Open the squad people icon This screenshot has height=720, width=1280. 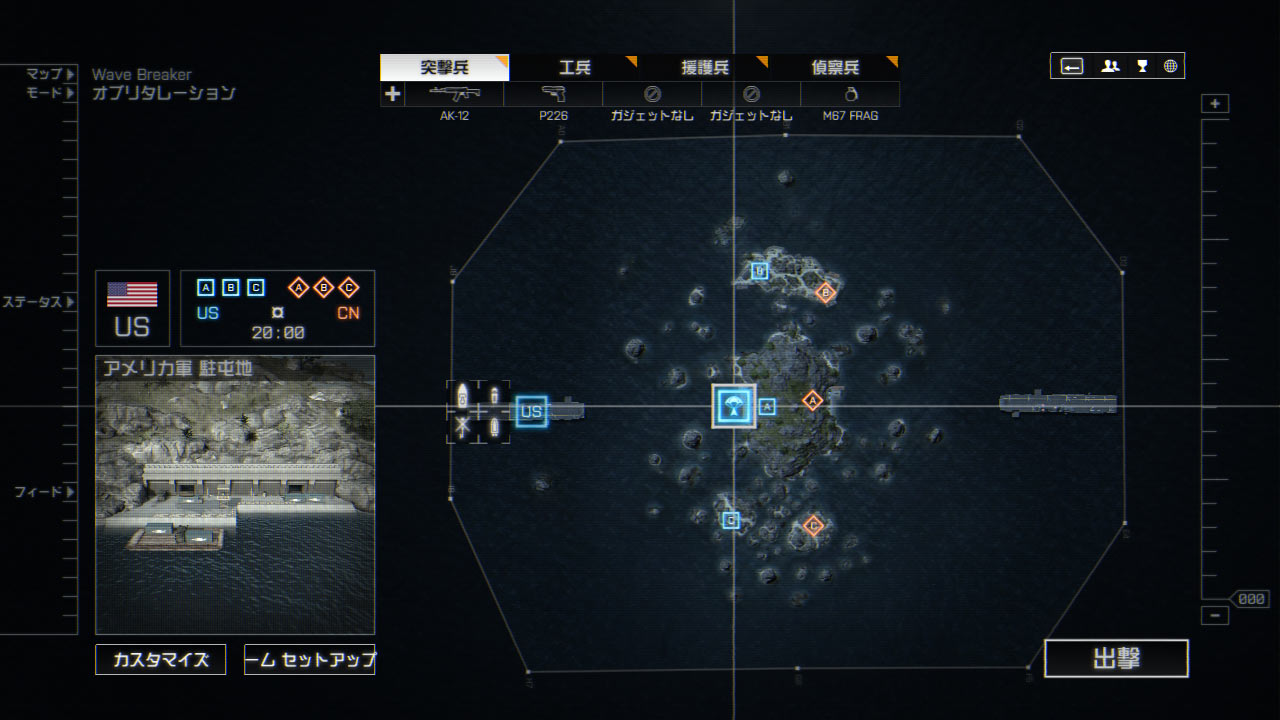click(1110, 66)
